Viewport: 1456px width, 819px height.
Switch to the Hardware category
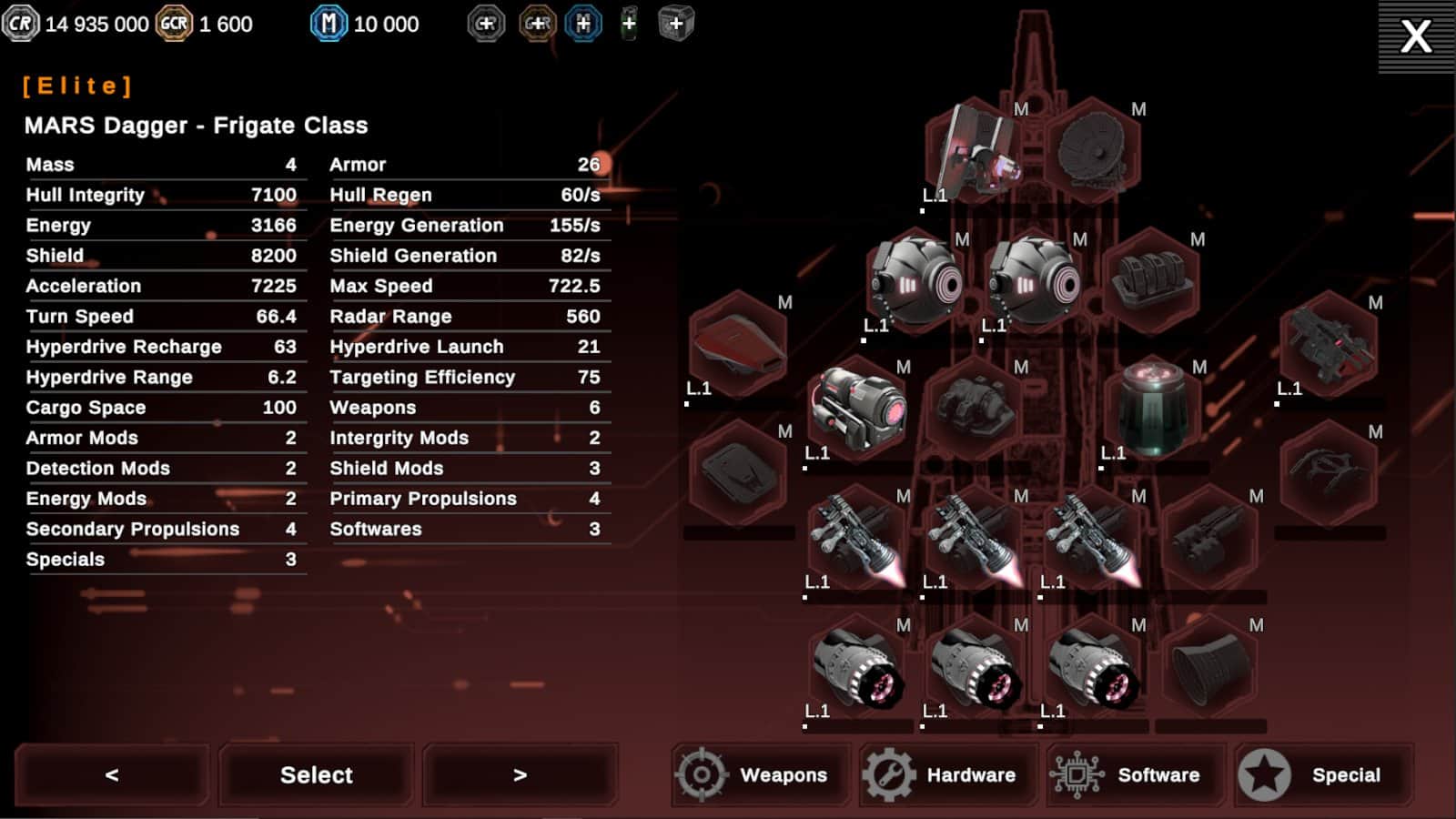[x=948, y=775]
